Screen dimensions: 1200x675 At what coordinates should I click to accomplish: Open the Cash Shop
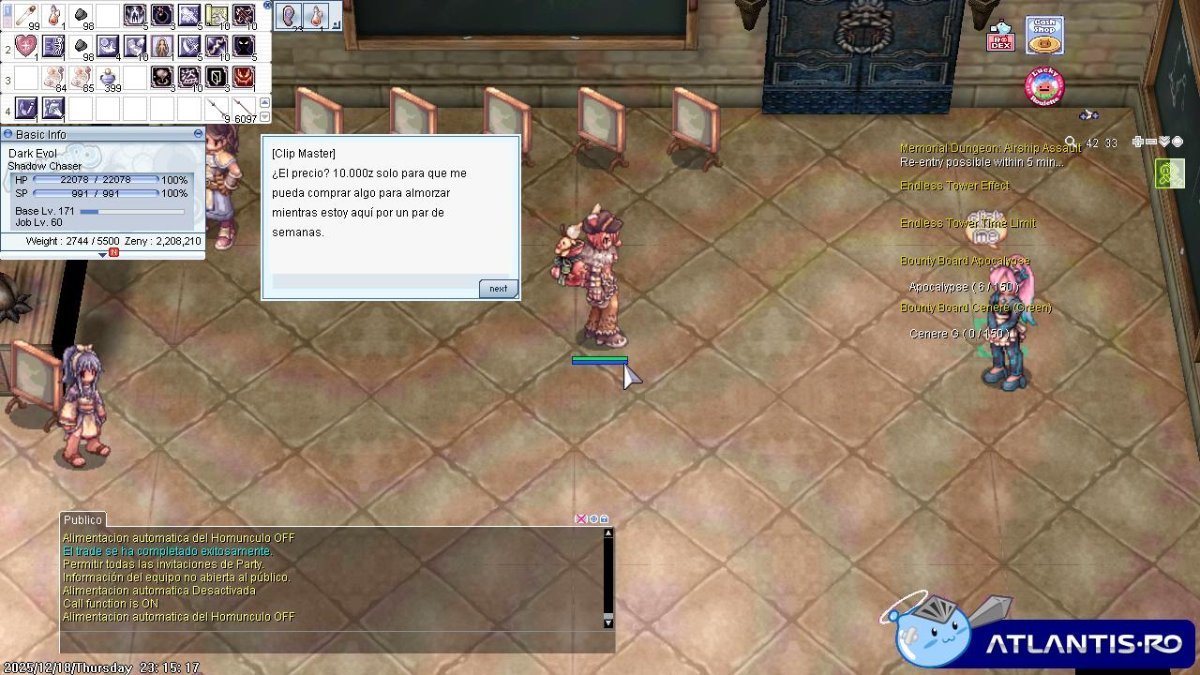click(x=1044, y=35)
